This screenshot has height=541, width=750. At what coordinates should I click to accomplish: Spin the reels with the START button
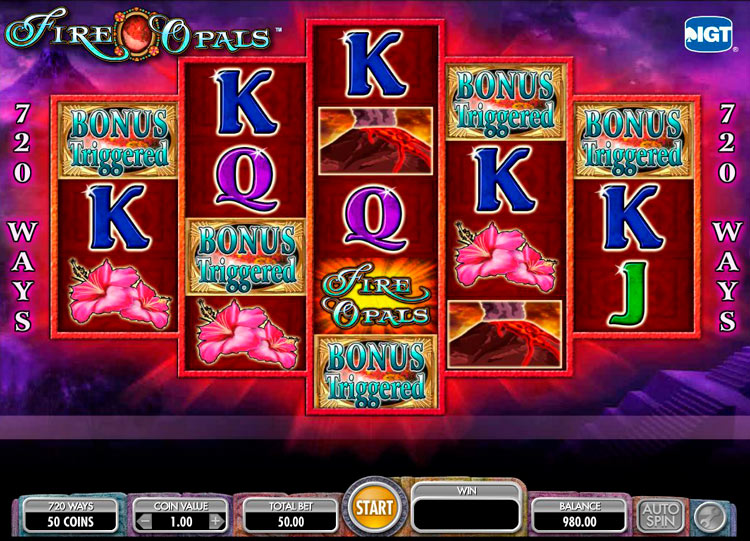coord(375,509)
